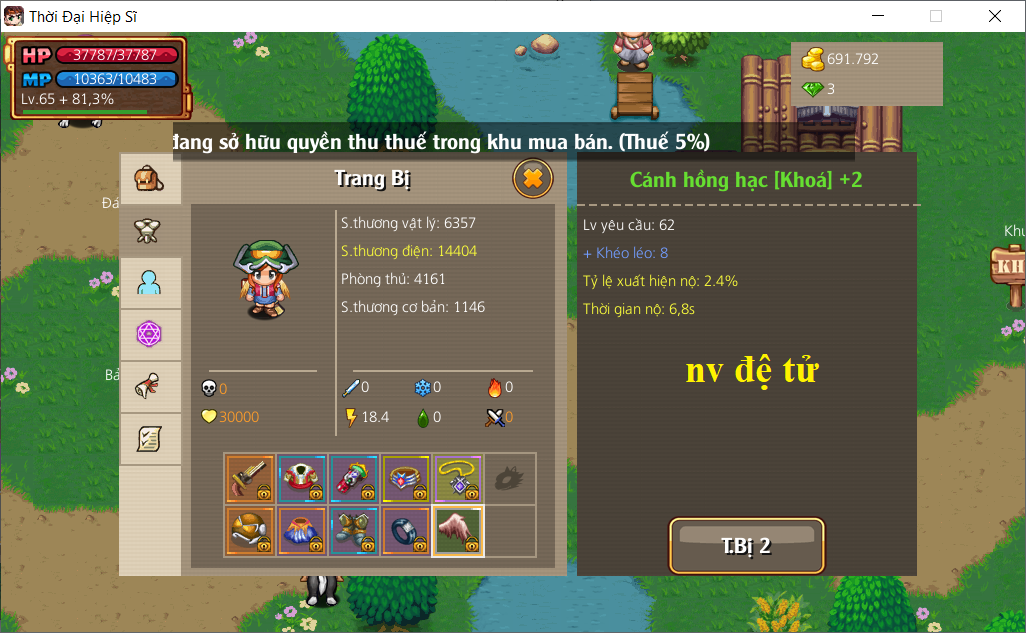Select the blue skirt equipment slot
Image resolution: width=1026 pixels, height=633 pixels.
click(302, 531)
